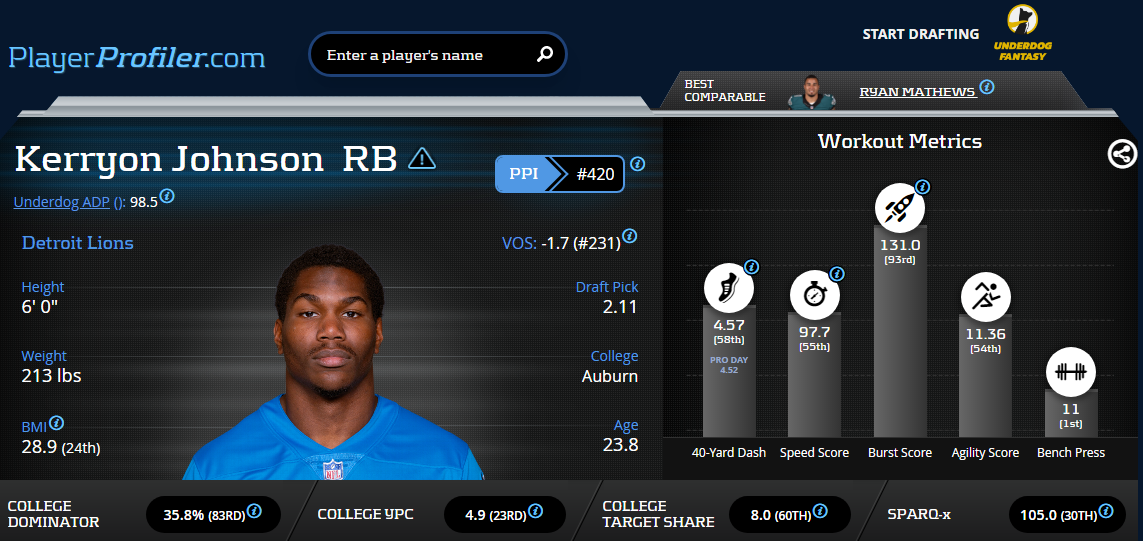The image size is (1143, 541).
Task: Open the PlayerProfiler.com home logo
Action: [x=137, y=57]
